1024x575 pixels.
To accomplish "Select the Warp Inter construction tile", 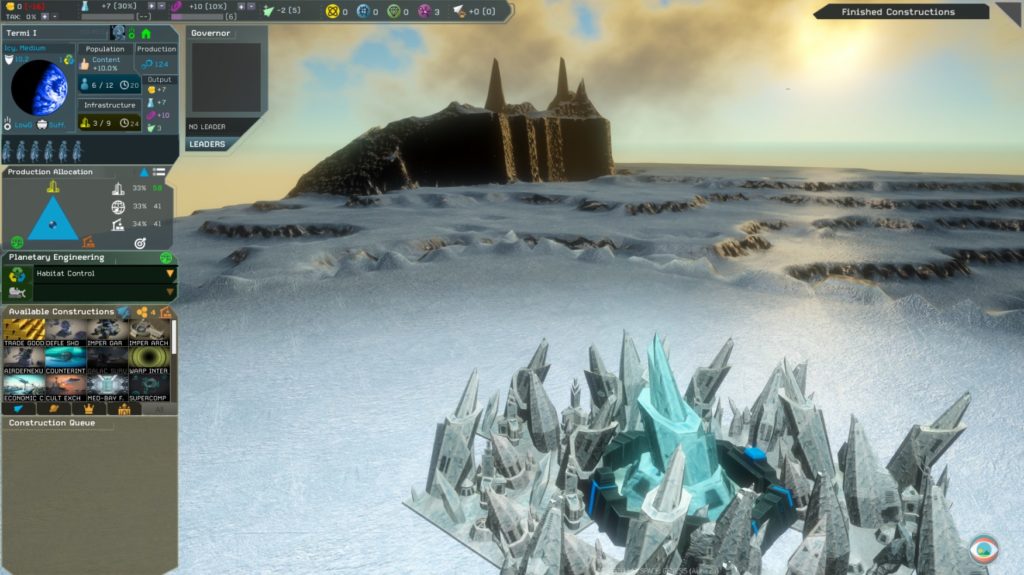I will pyautogui.click(x=148, y=359).
